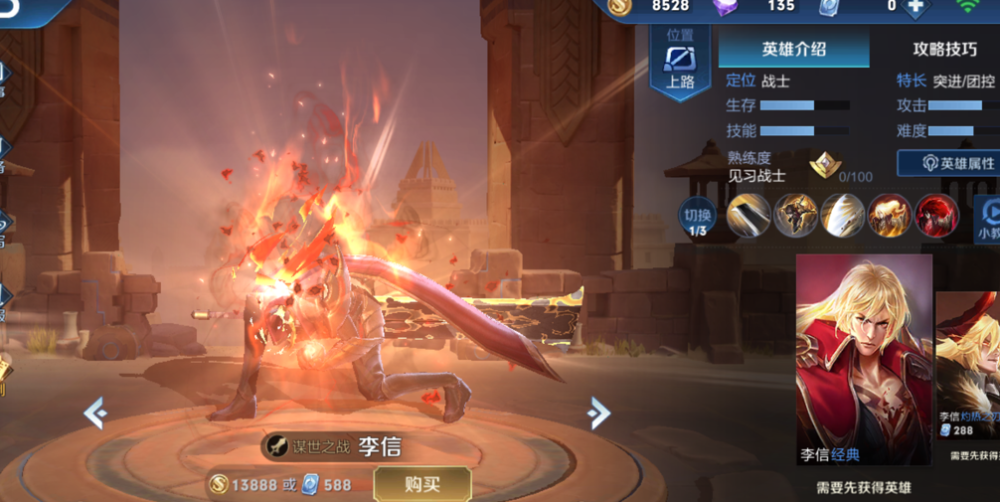
Task: Switch to the 攻略技巧 tab
Action: click(944, 48)
